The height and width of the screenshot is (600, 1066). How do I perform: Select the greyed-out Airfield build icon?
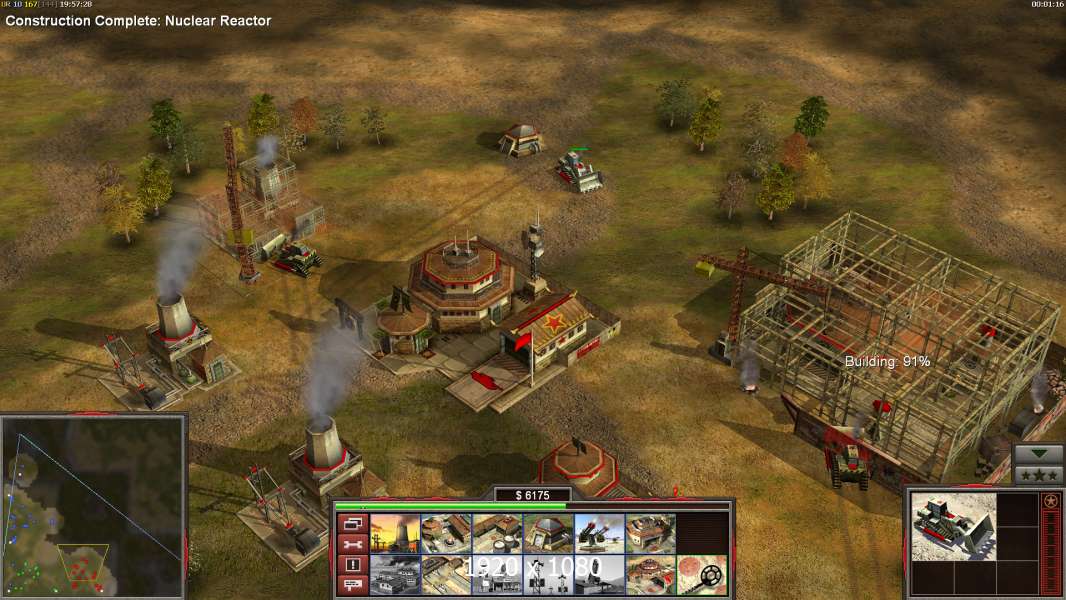click(395, 575)
